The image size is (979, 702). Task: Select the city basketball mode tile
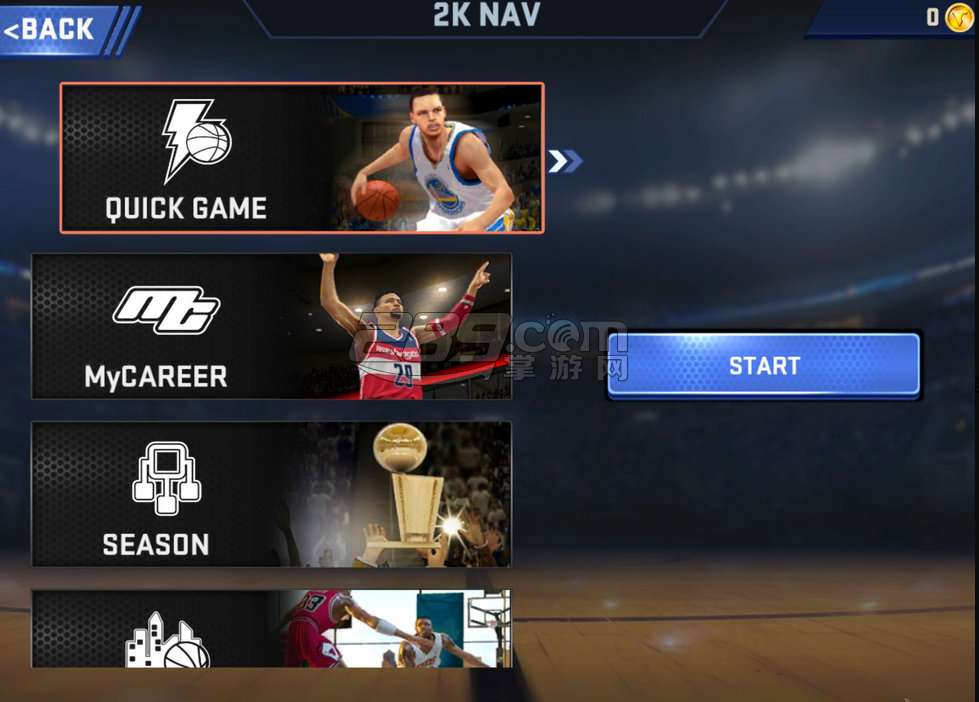(271, 629)
